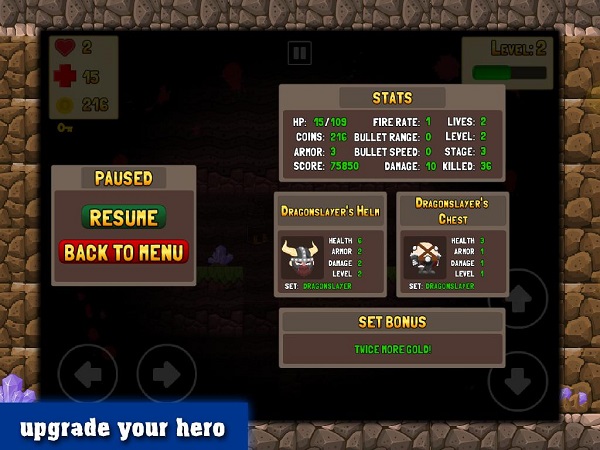Select the Dragonslayer's Helm item
The height and width of the screenshot is (450, 600).
[x=303, y=258]
